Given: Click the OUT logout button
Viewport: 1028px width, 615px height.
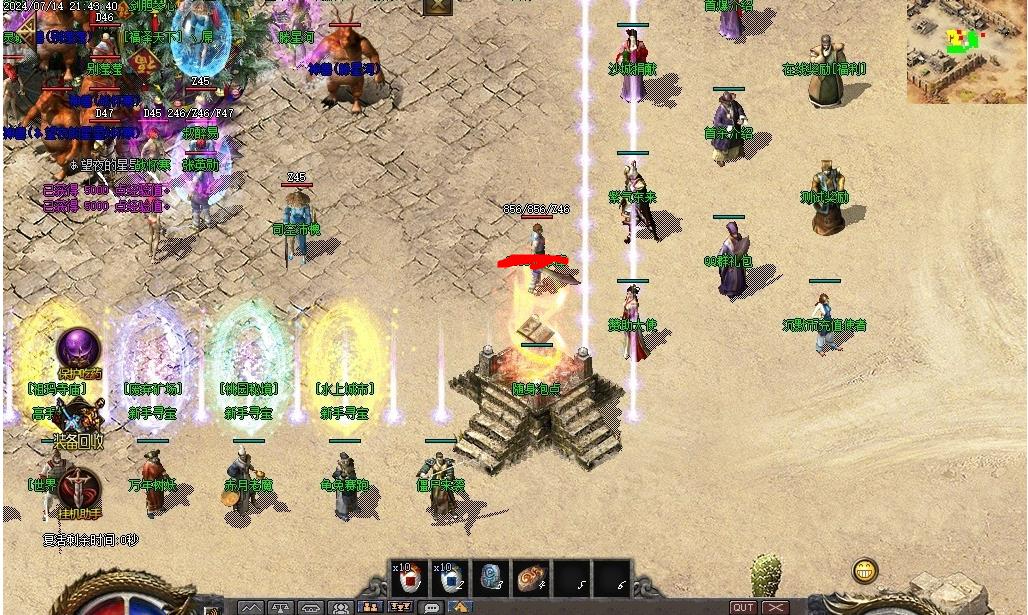Looking at the screenshot, I should (x=743, y=607).
